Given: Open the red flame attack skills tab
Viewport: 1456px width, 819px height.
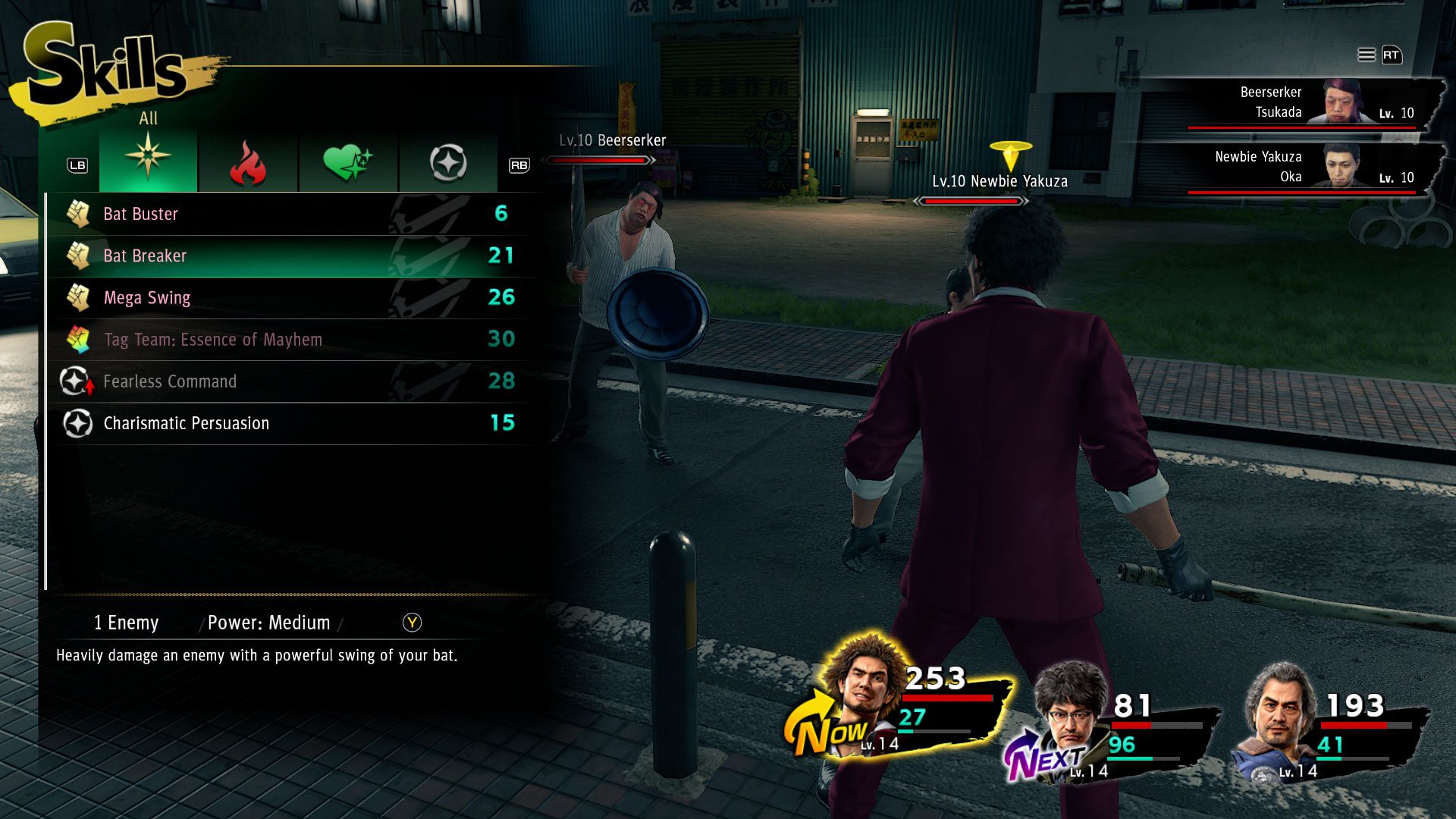Looking at the screenshot, I should [248, 162].
